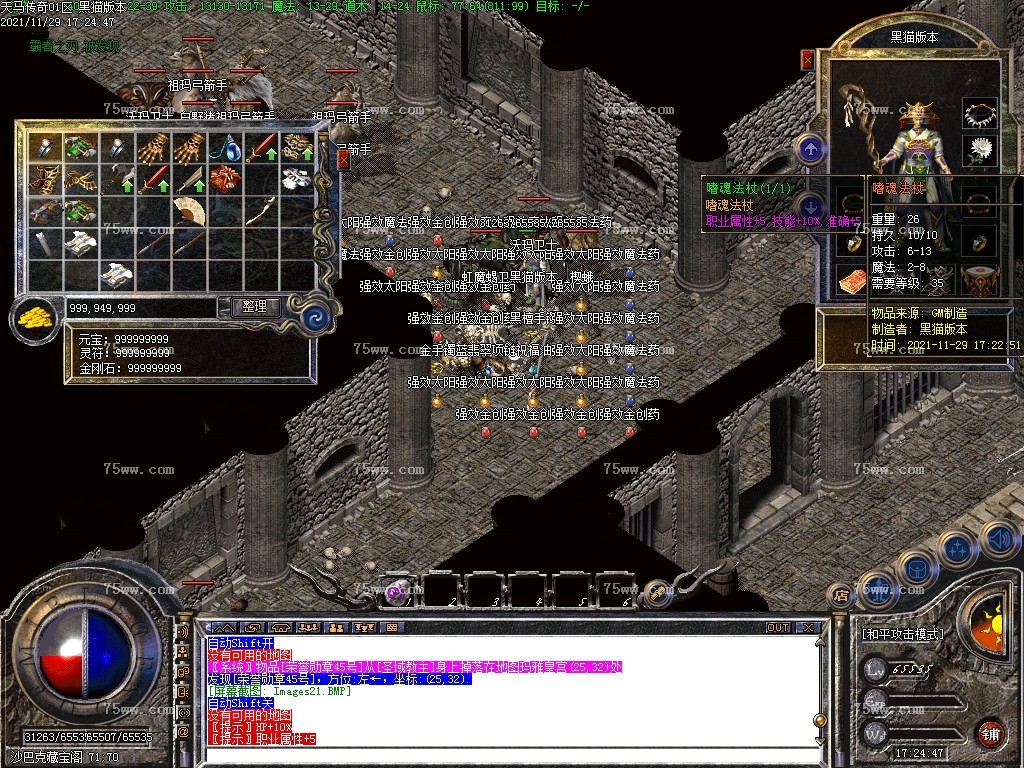Viewport: 1024px width, 768px height.
Task: Open the red 铺 stall button
Action: [x=991, y=735]
